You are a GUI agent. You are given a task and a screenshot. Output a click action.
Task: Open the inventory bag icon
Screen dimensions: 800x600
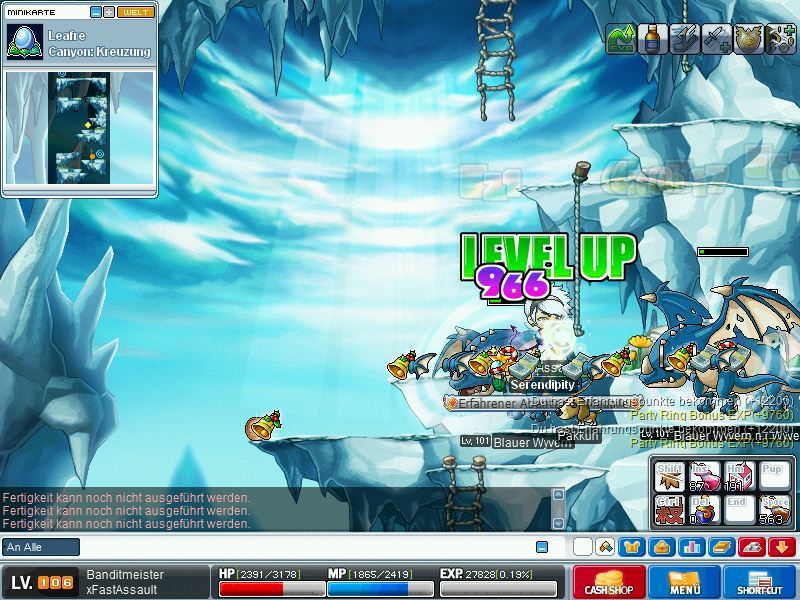[x=661, y=547]
